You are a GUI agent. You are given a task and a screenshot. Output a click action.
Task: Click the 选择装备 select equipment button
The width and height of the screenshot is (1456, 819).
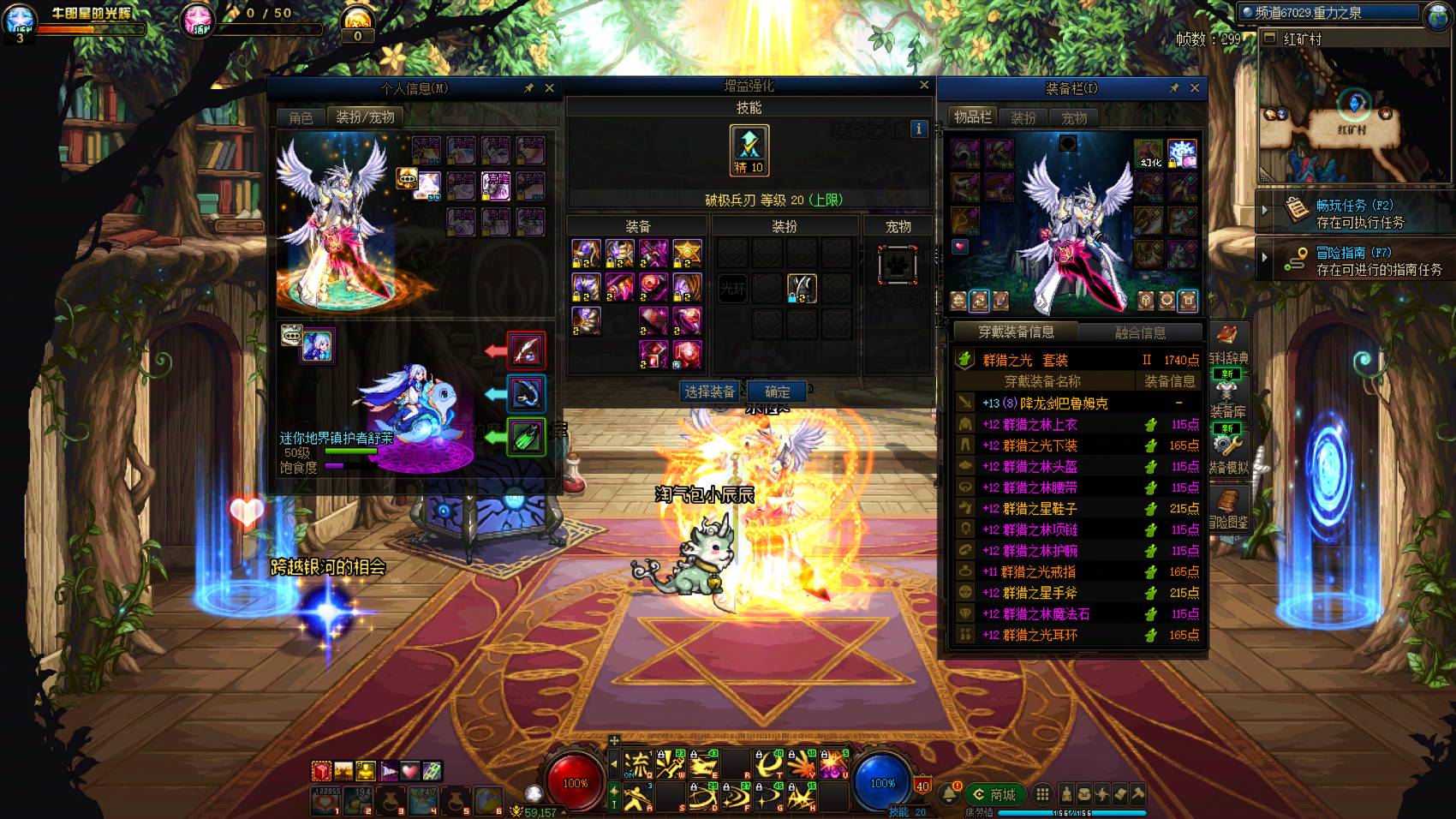pyautogui.click(x=709, y=392)
